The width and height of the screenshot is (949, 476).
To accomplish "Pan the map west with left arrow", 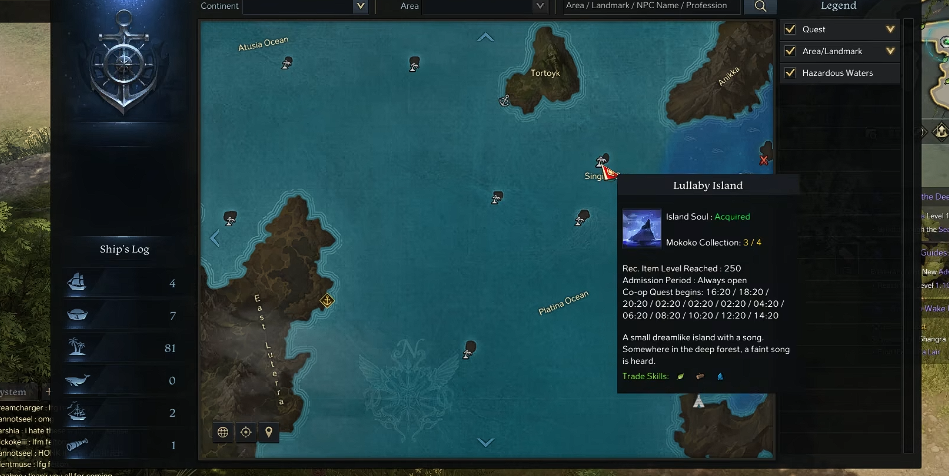I will click(x=215, y=238).
